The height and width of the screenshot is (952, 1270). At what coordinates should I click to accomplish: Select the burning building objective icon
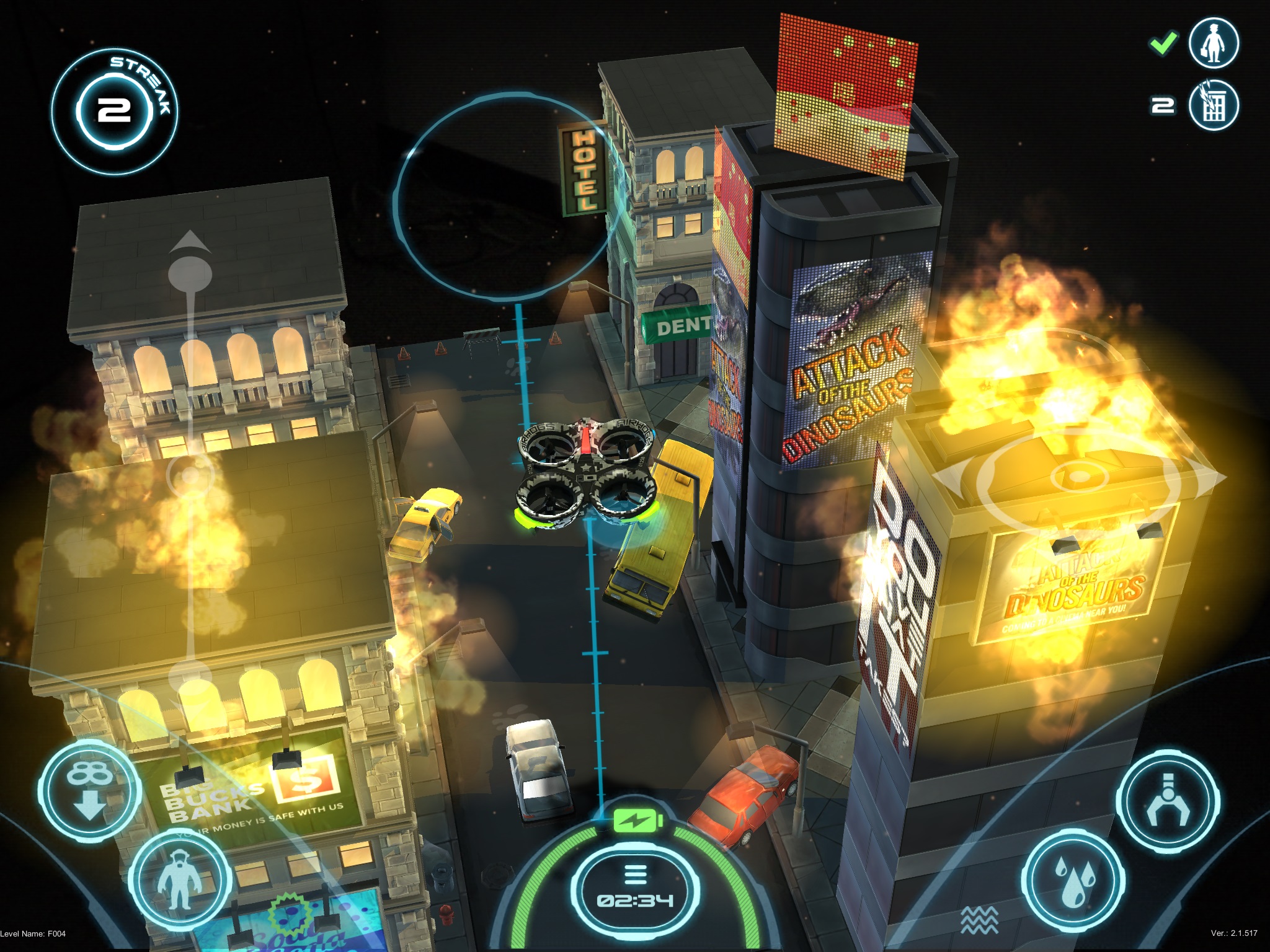point(1214,105)
